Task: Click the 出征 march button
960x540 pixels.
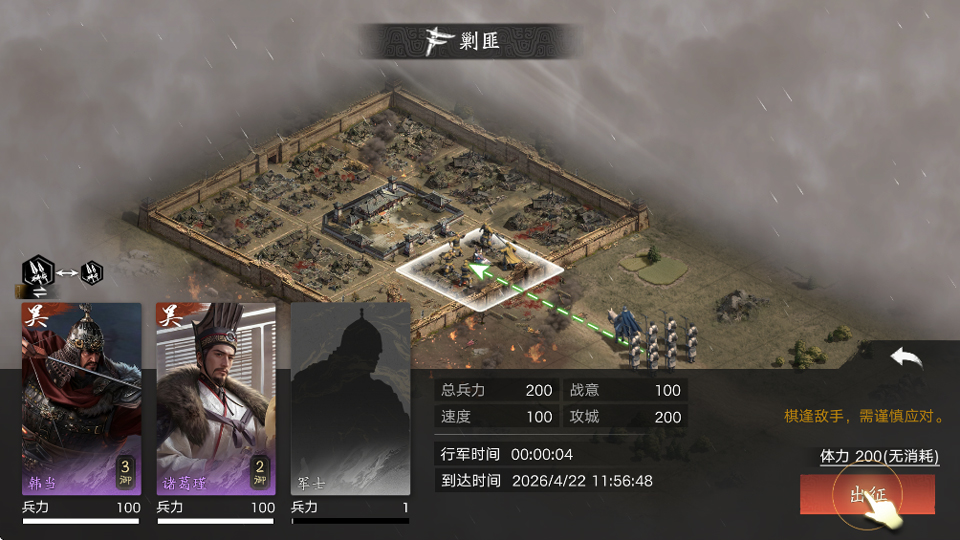Action: 866,495
